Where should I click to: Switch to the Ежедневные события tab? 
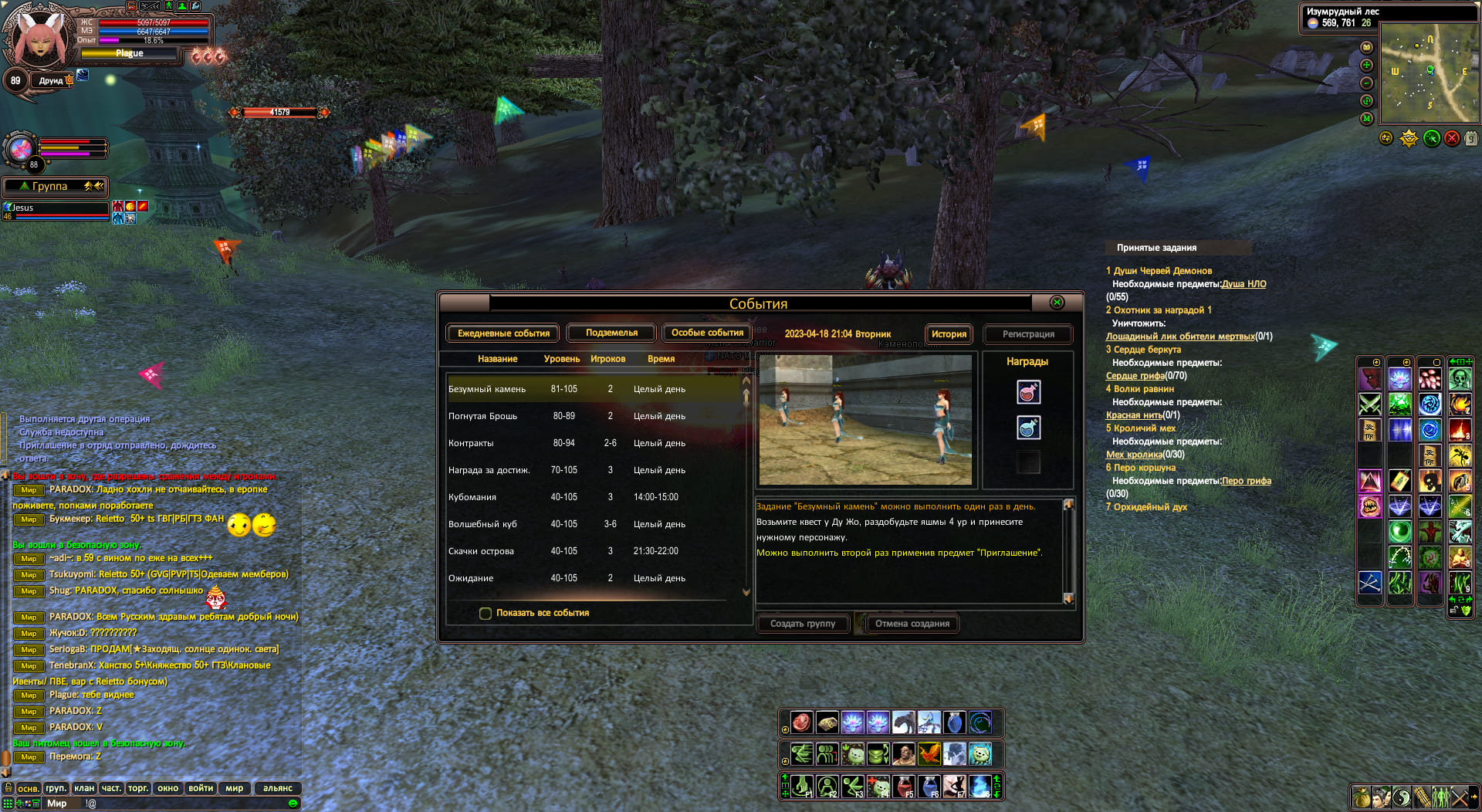point(503,333)
